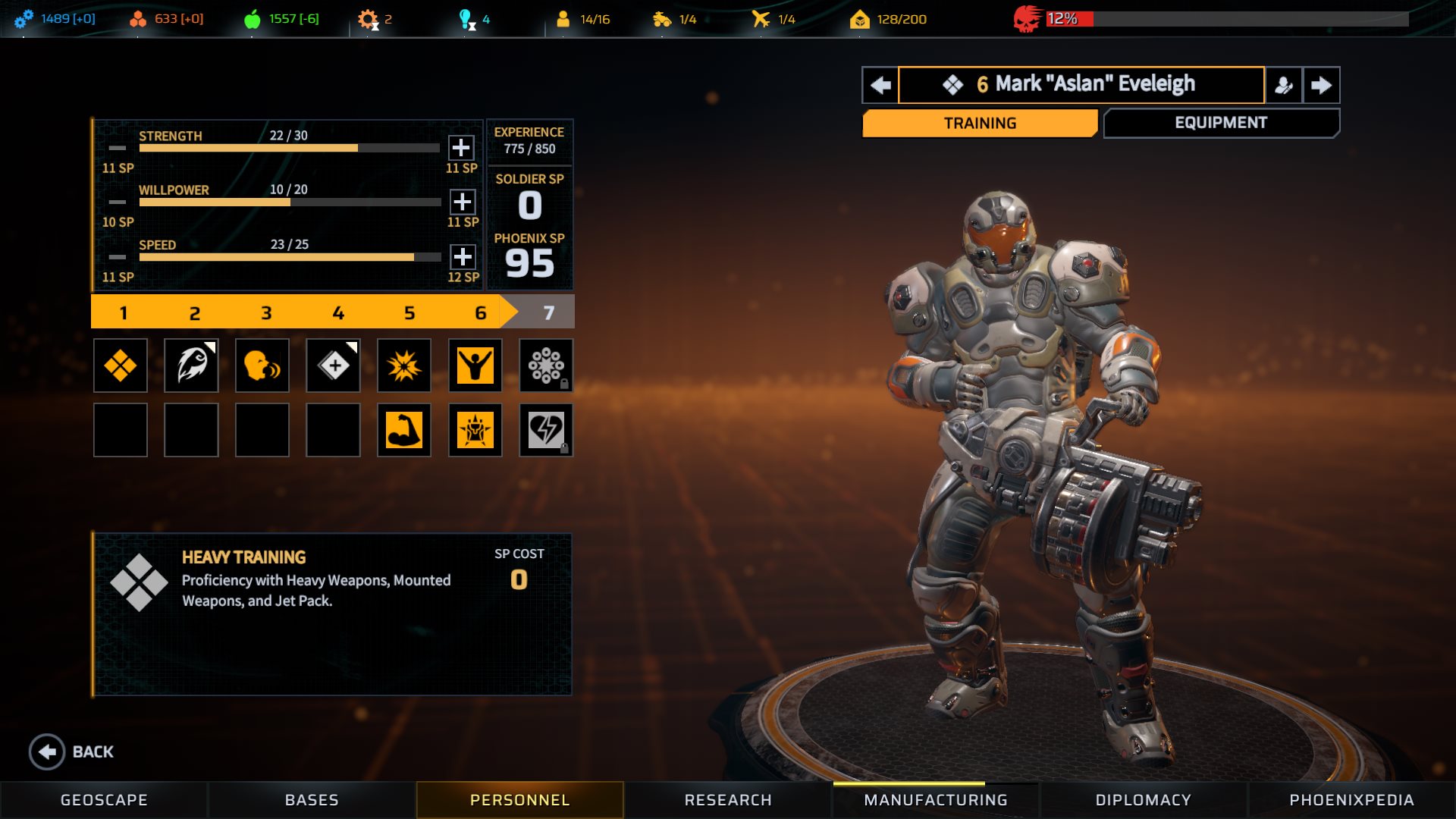
Task: Select the explosion burst skill icon
Action: point(404,366)
